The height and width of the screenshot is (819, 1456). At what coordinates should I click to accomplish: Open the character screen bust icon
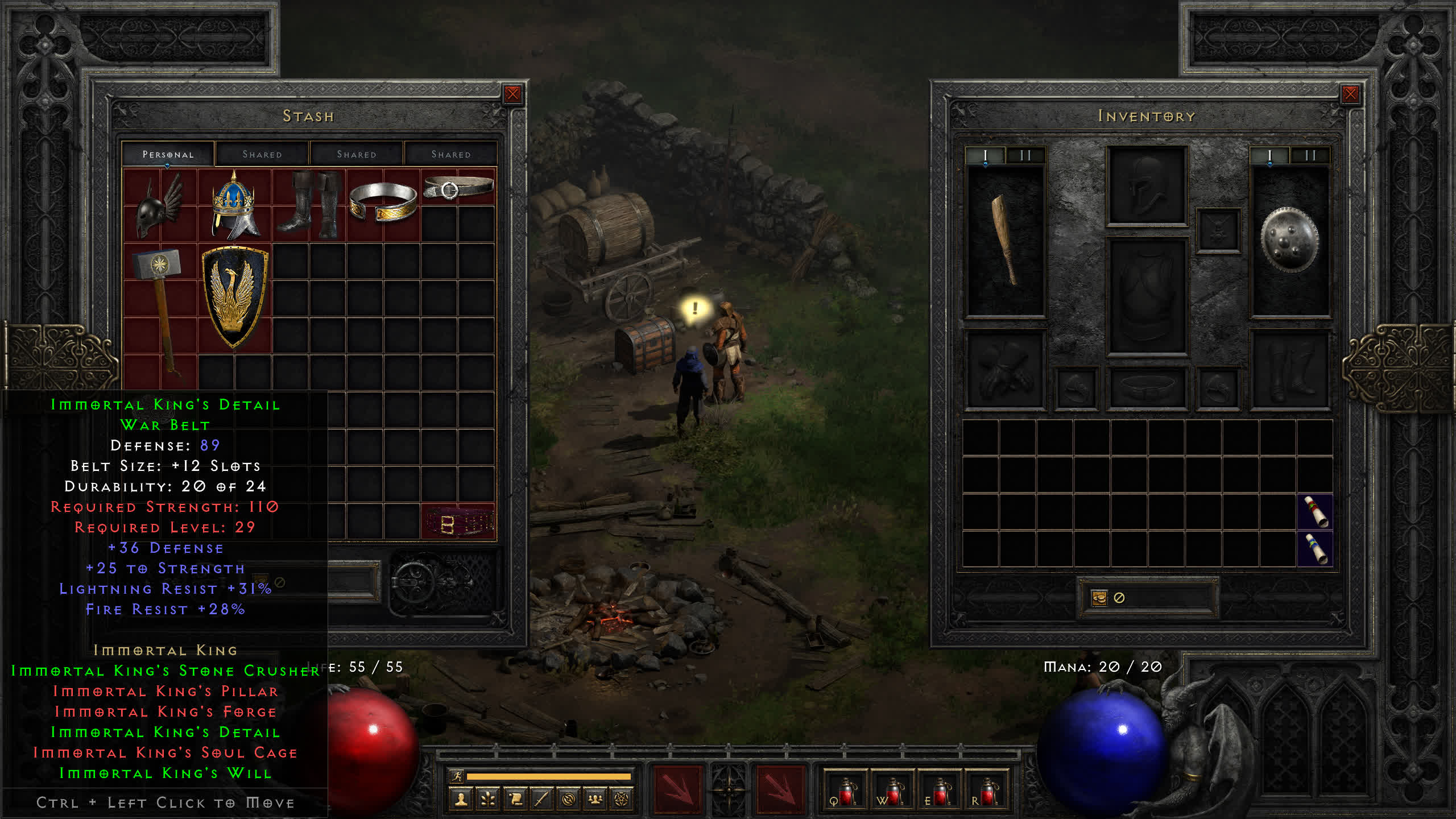click(461, 800)
